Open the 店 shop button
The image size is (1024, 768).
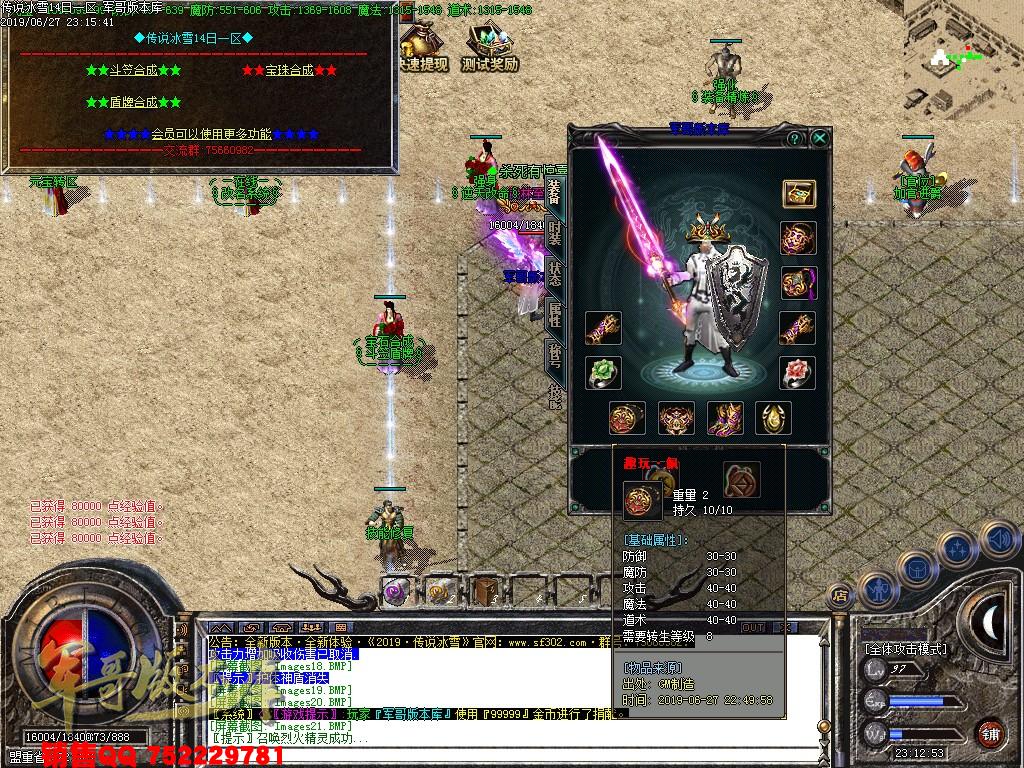coord(840,595)
